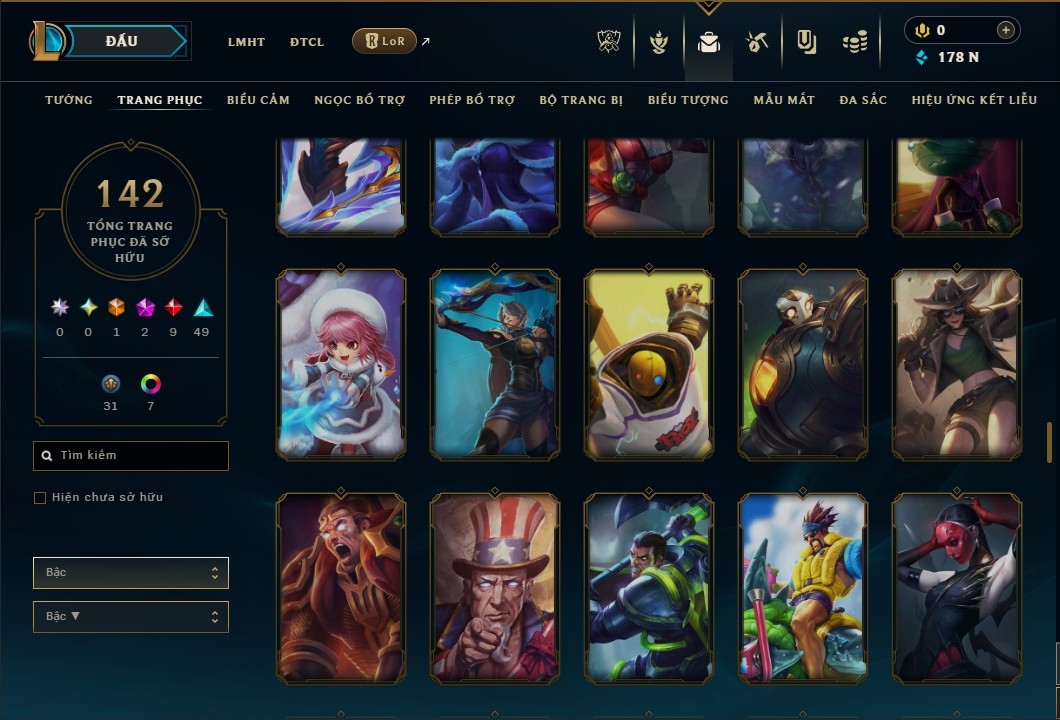Switch to the TƯỚNG tab
The height and width of the screenshot is (720, 1060).
69,100
